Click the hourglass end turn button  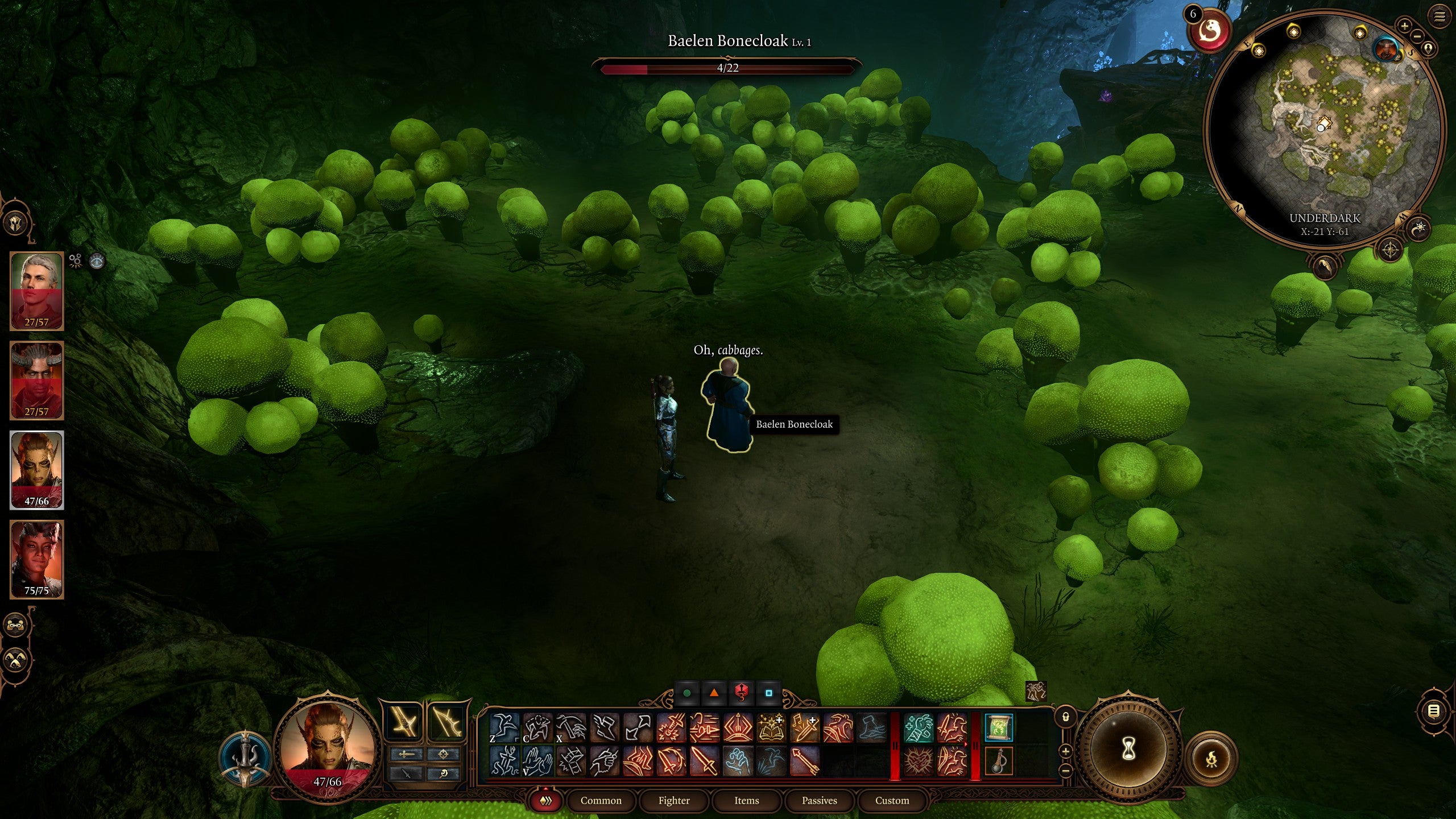[x=1129, y=749]
